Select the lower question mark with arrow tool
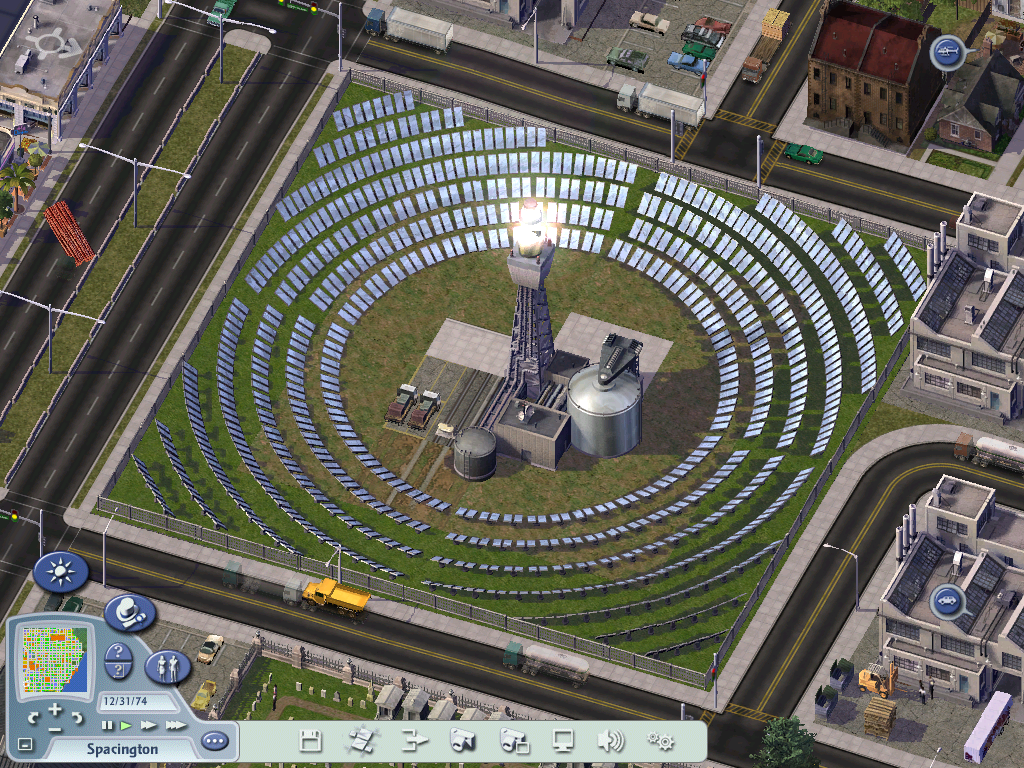 (x=118, y=672)
